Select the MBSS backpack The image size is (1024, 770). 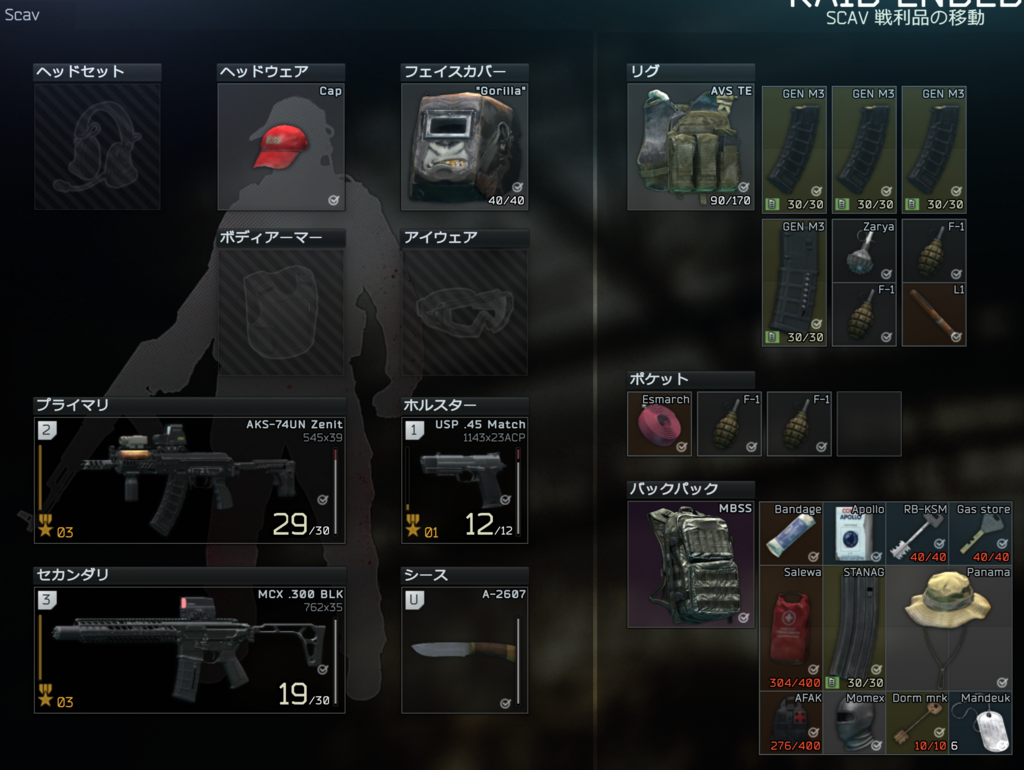pyautogui.click(x=690, y=565)
